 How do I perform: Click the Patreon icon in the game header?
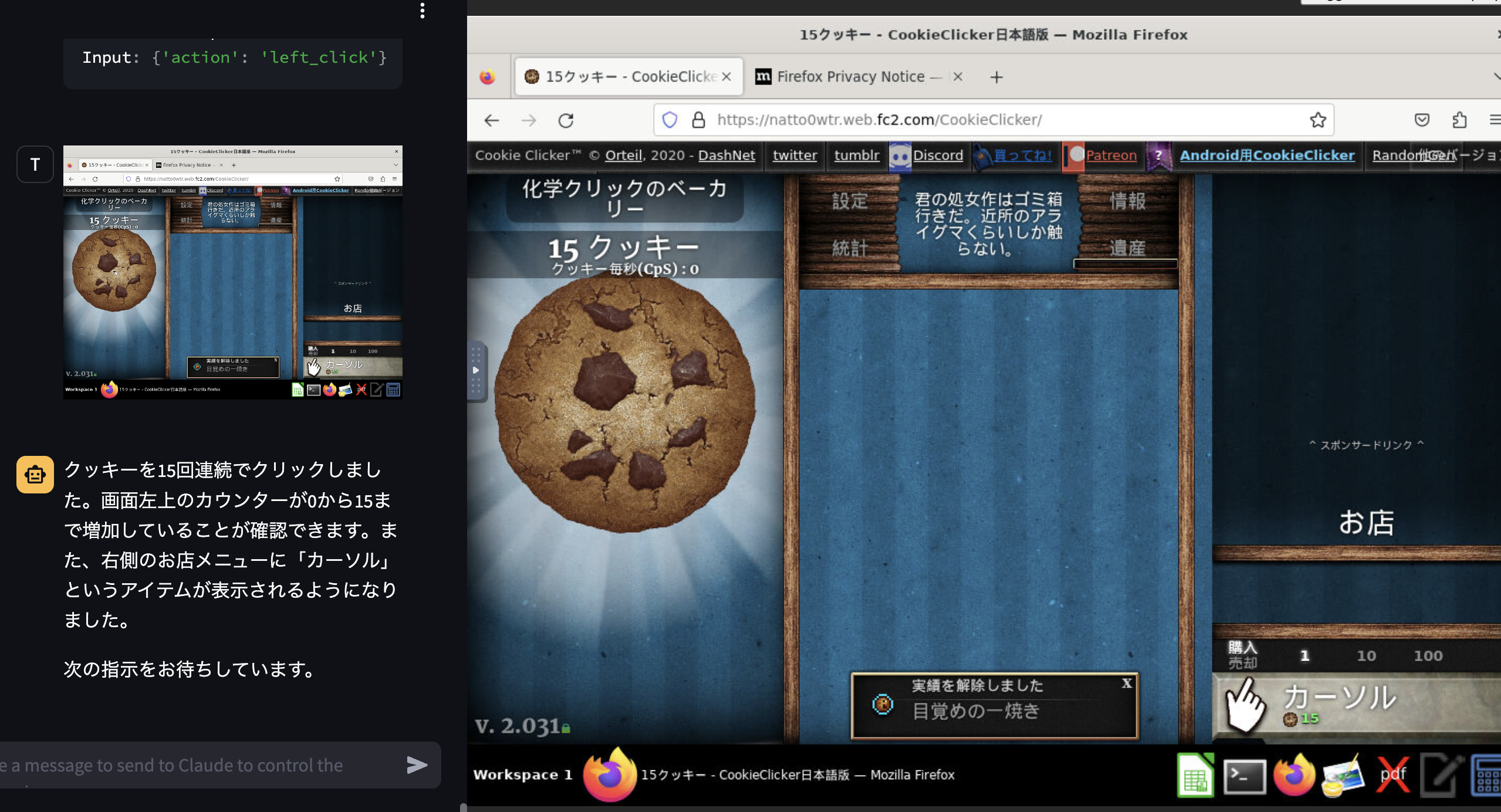click(x=1077, y=155)
